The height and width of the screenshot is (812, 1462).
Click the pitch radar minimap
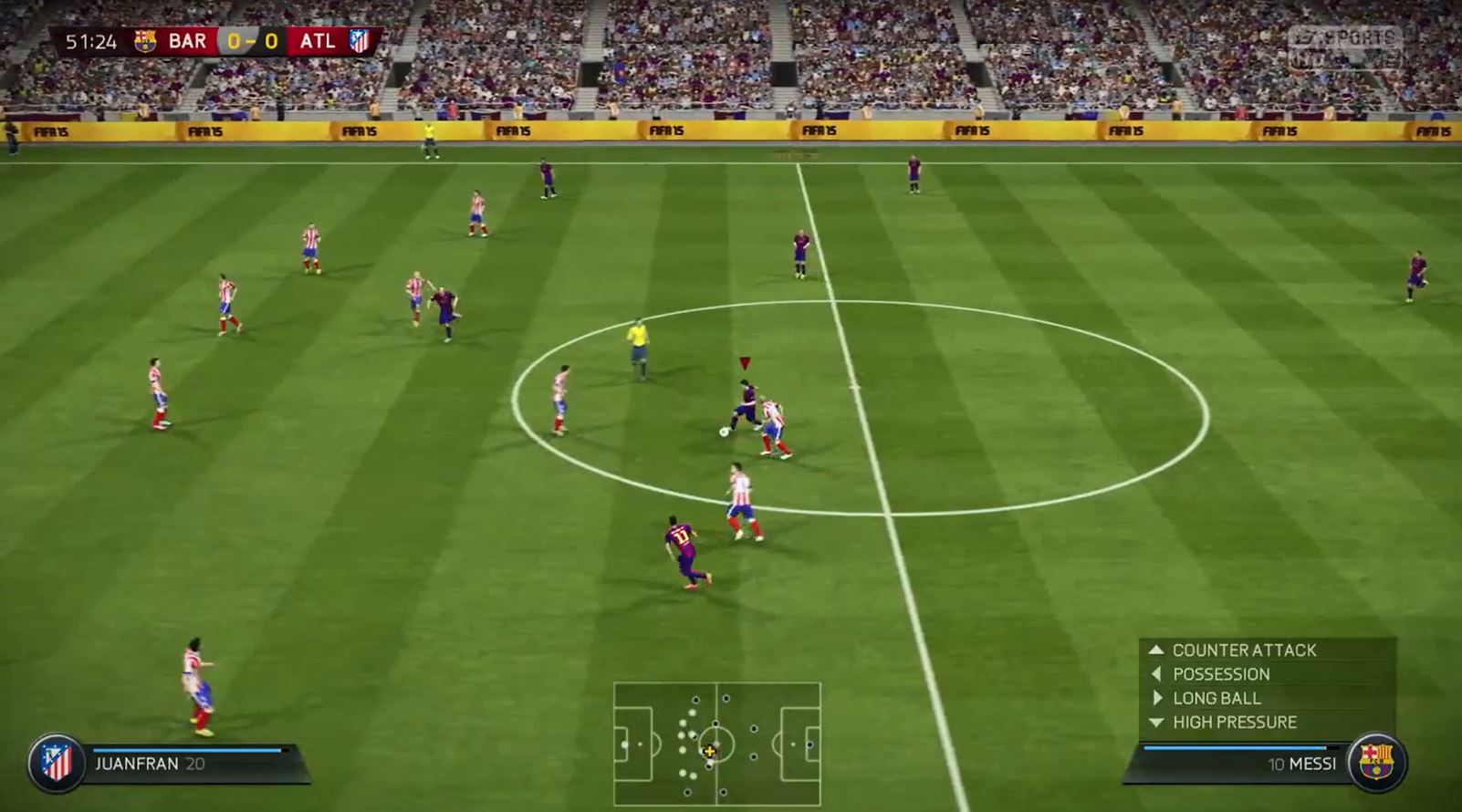click(x=716, y=744)
